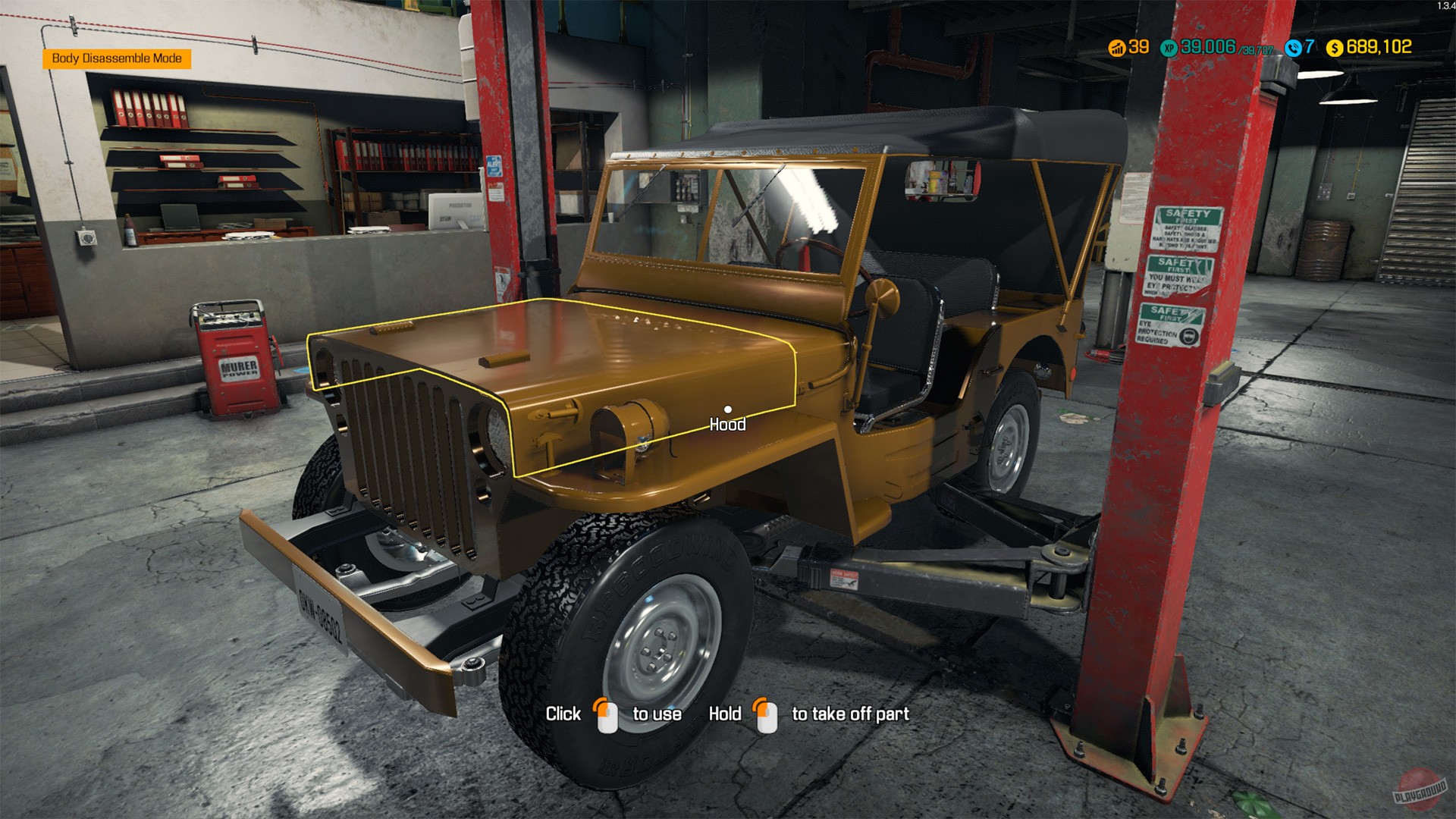Click the Hood label on the jeep
This screenshot has width=1456, height=819.
point(727,425)
